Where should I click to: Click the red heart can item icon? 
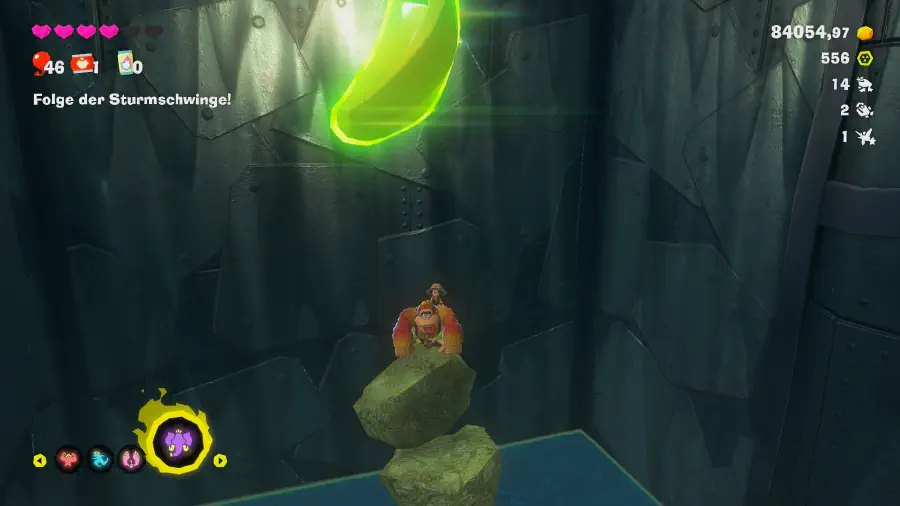[82, 64]
